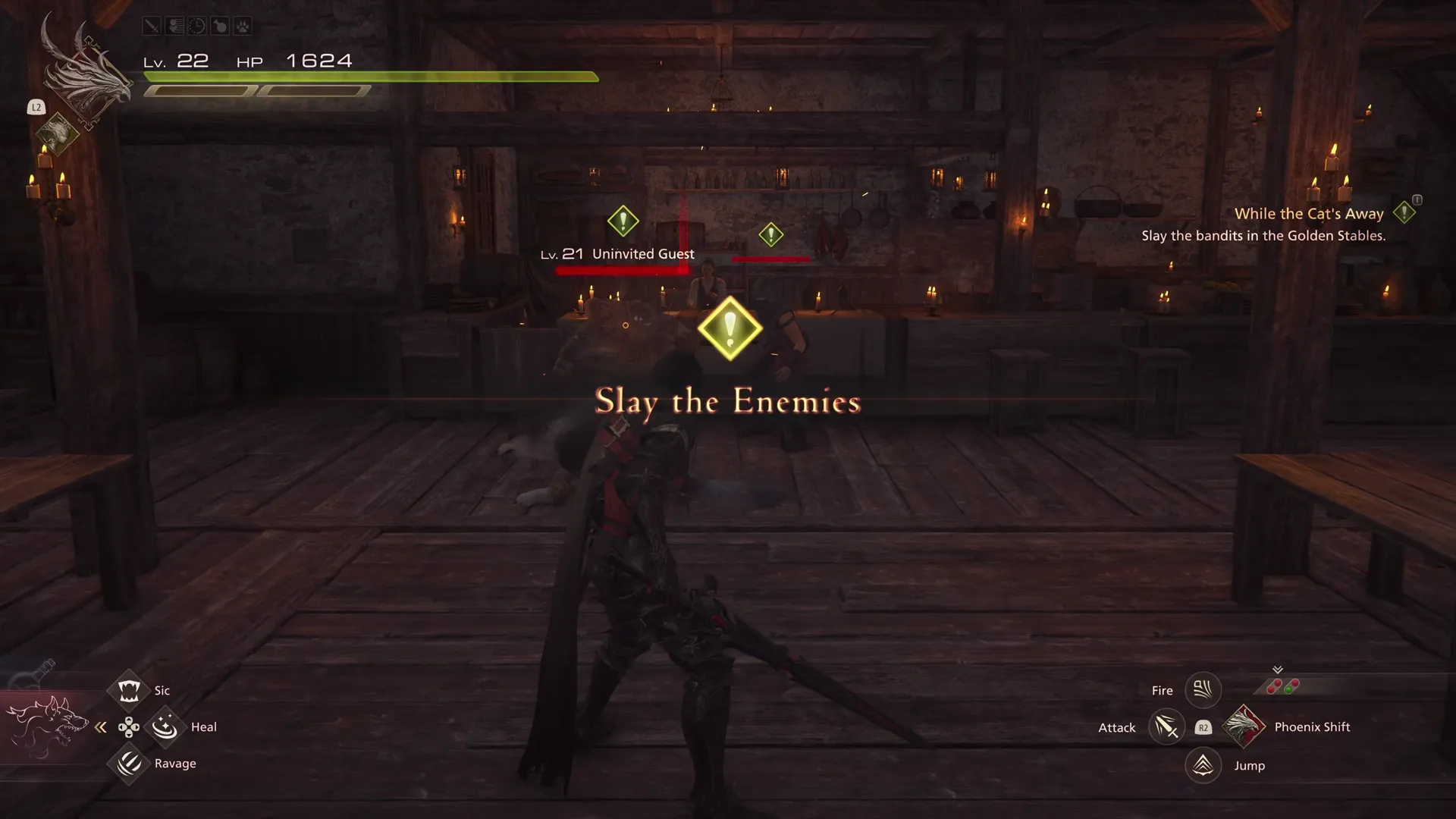
Task: Click the Ravage ability icon
Action: click(x=129, y=764)
